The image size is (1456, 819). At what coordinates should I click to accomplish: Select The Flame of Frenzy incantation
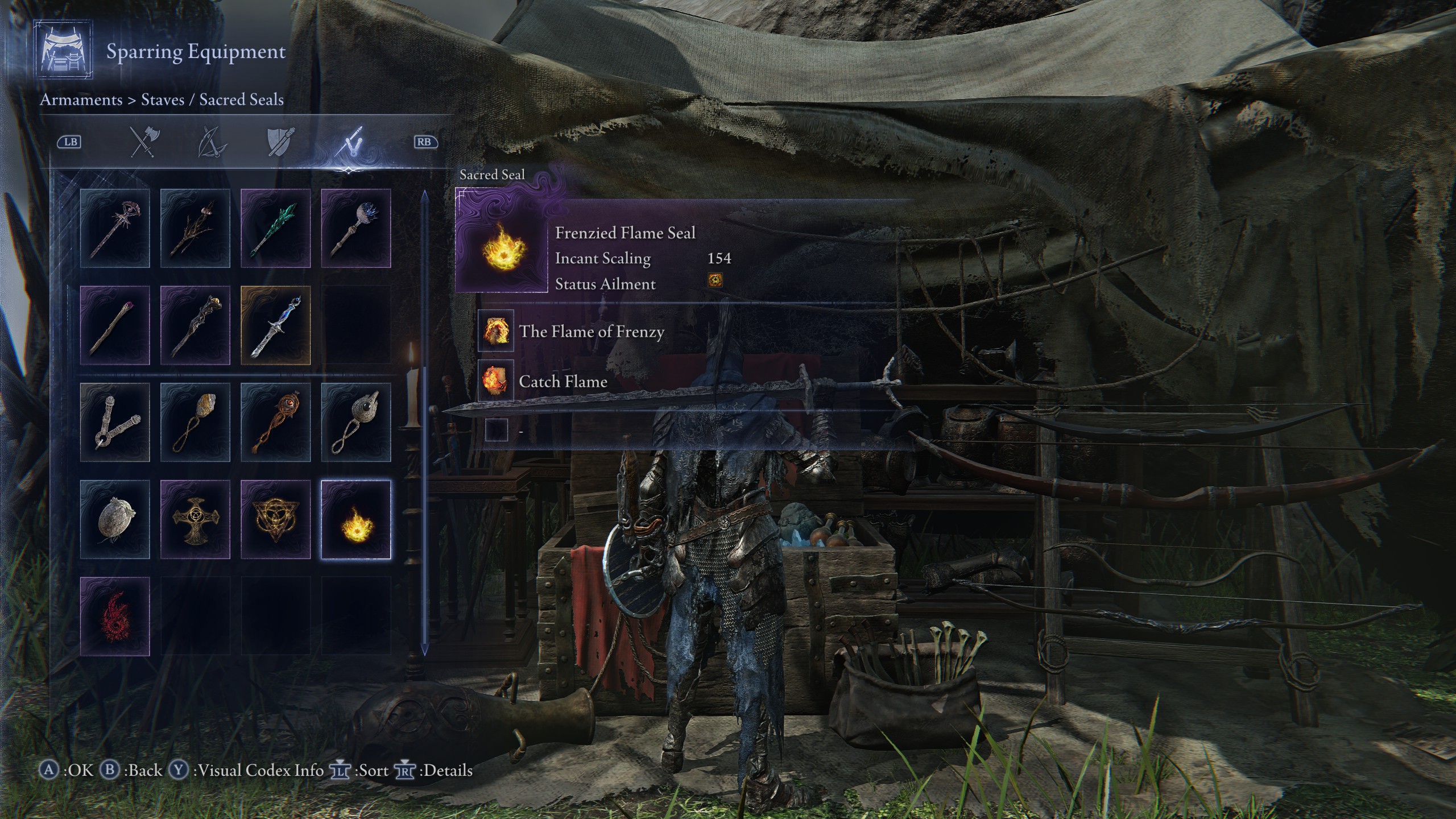(591, 332)
